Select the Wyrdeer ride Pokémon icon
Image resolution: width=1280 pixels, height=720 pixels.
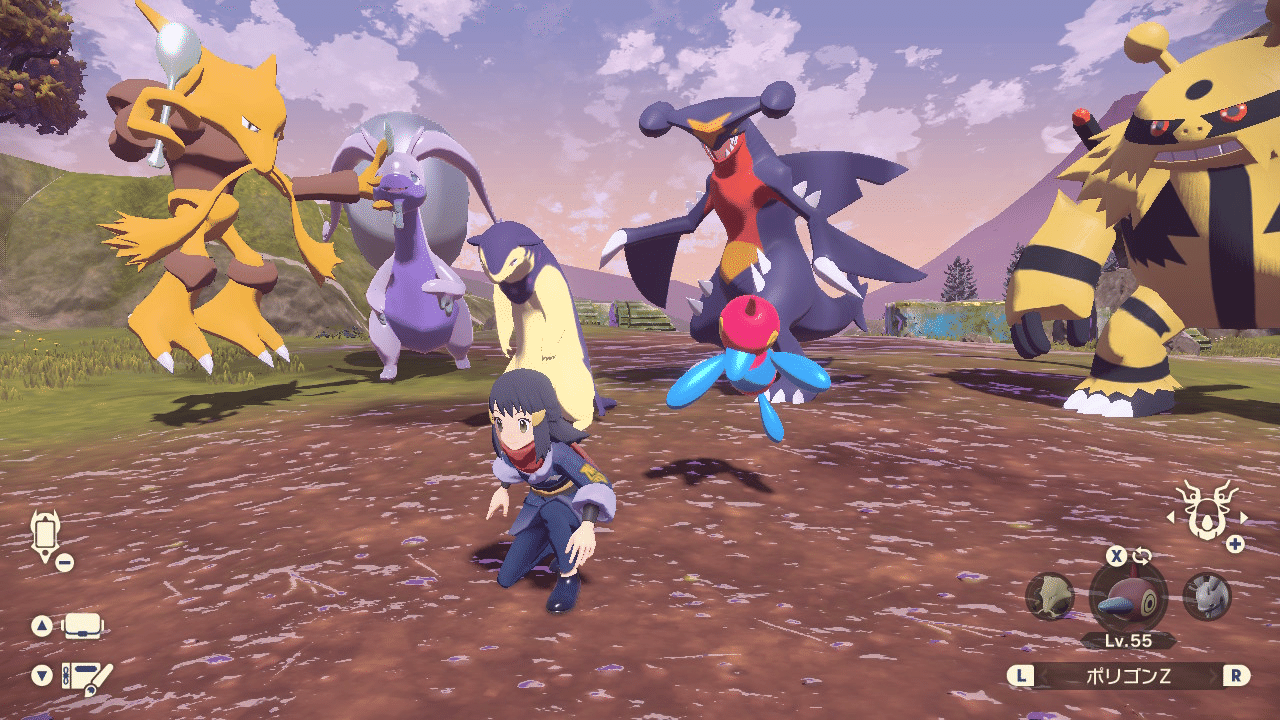1207,510
